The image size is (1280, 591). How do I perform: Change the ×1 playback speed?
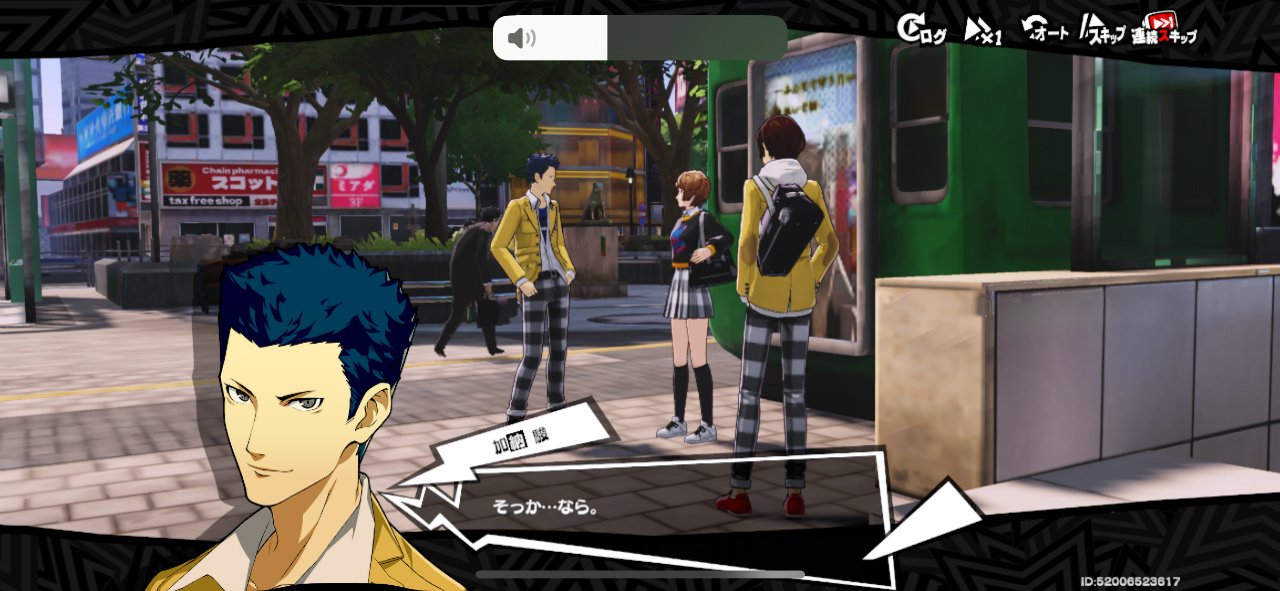[x=983, y=31]
